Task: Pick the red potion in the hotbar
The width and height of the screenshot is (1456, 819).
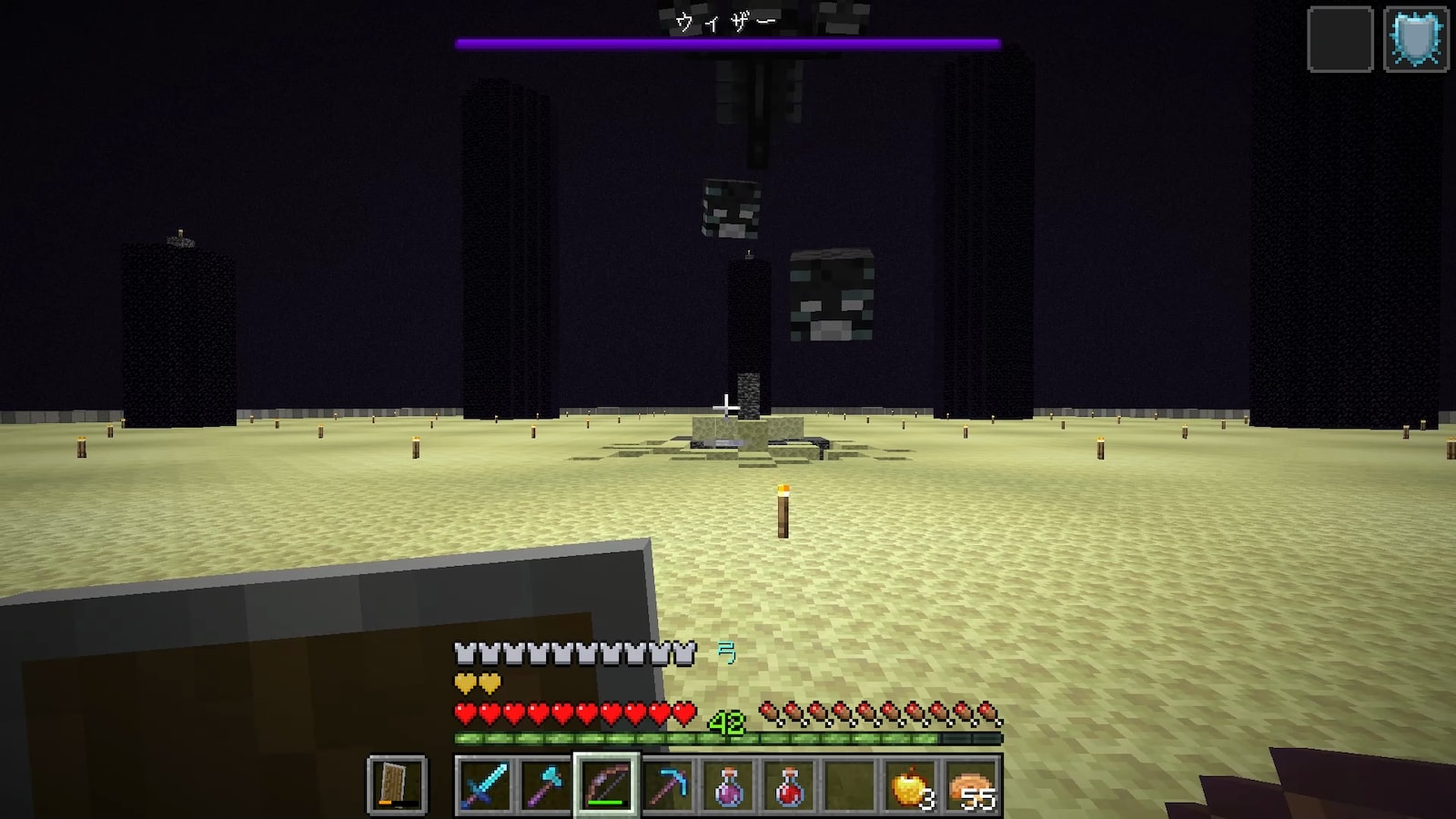Action: pyautogui.click(x=789, y=784)
